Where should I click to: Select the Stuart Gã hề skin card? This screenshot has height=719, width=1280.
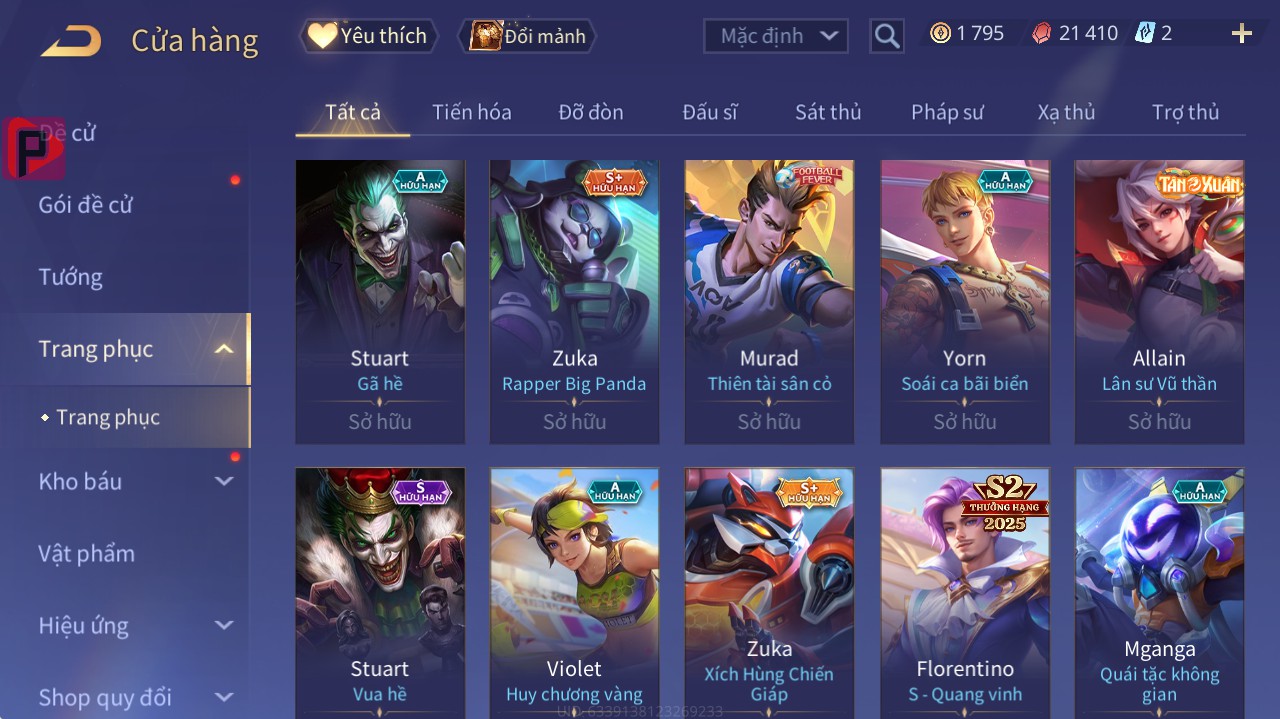pos(380,301)
